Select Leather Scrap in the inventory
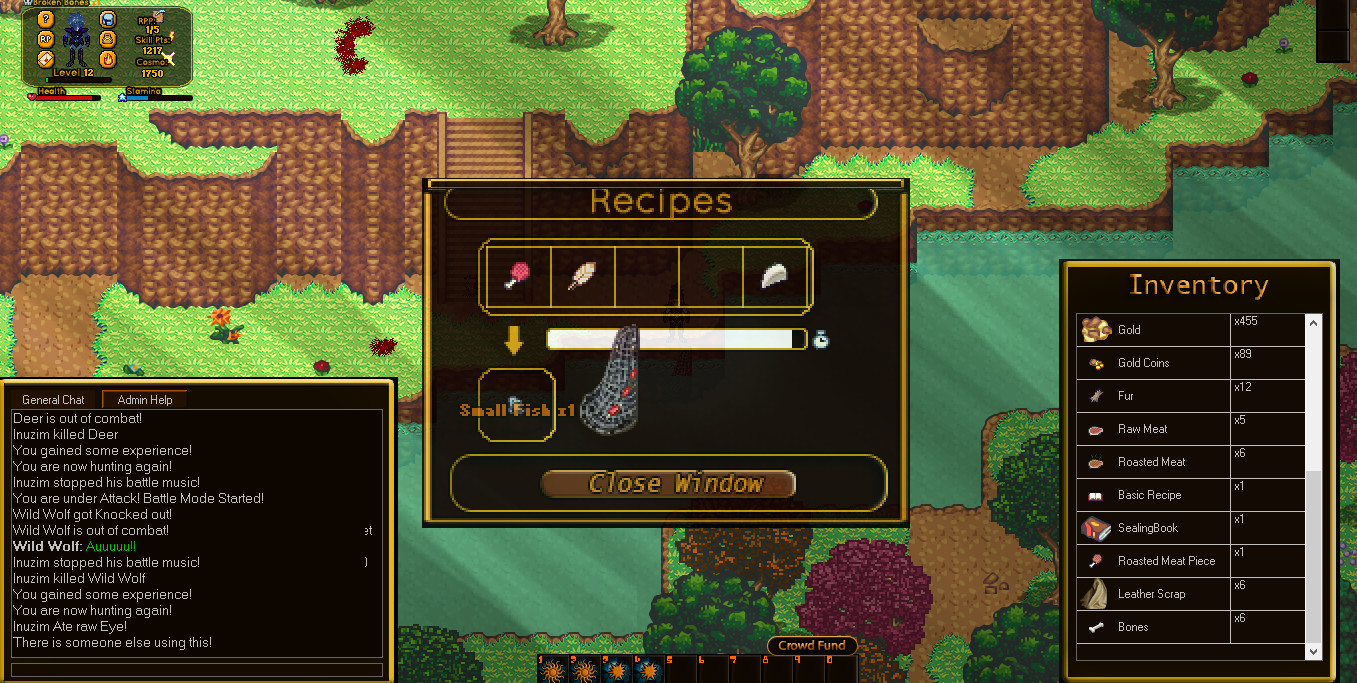 [1151, 594]
